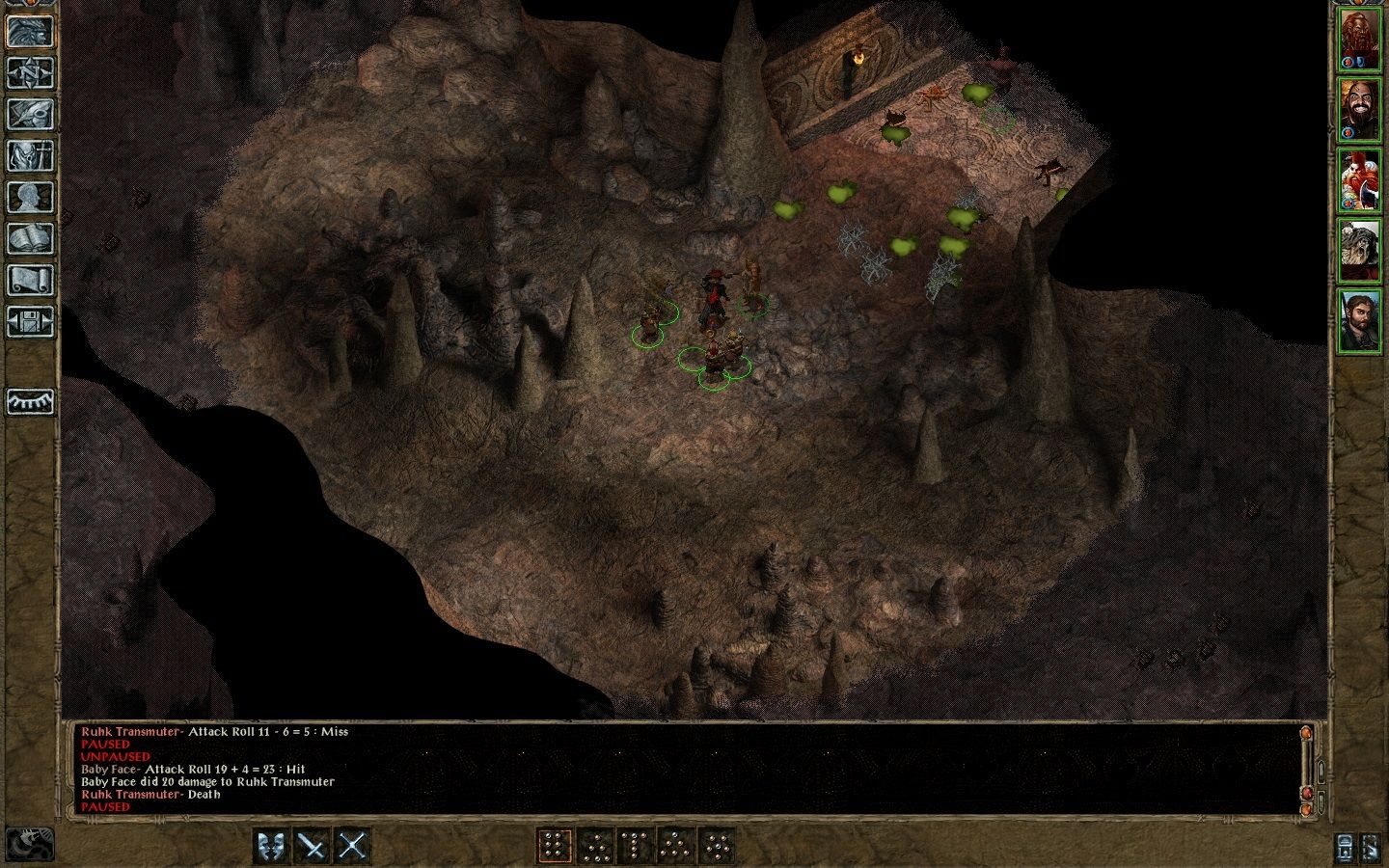The height and width of the screenshot is (868, 1389).
Task: Open the inventory screen button
Action: coord(31,155)
